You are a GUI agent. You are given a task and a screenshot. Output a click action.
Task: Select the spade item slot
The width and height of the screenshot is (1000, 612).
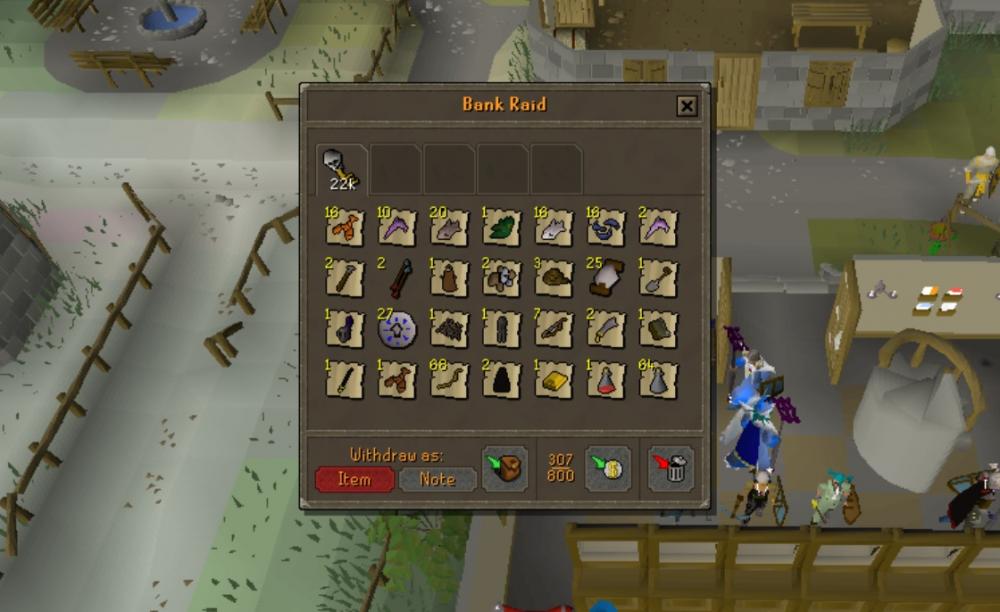658,279
